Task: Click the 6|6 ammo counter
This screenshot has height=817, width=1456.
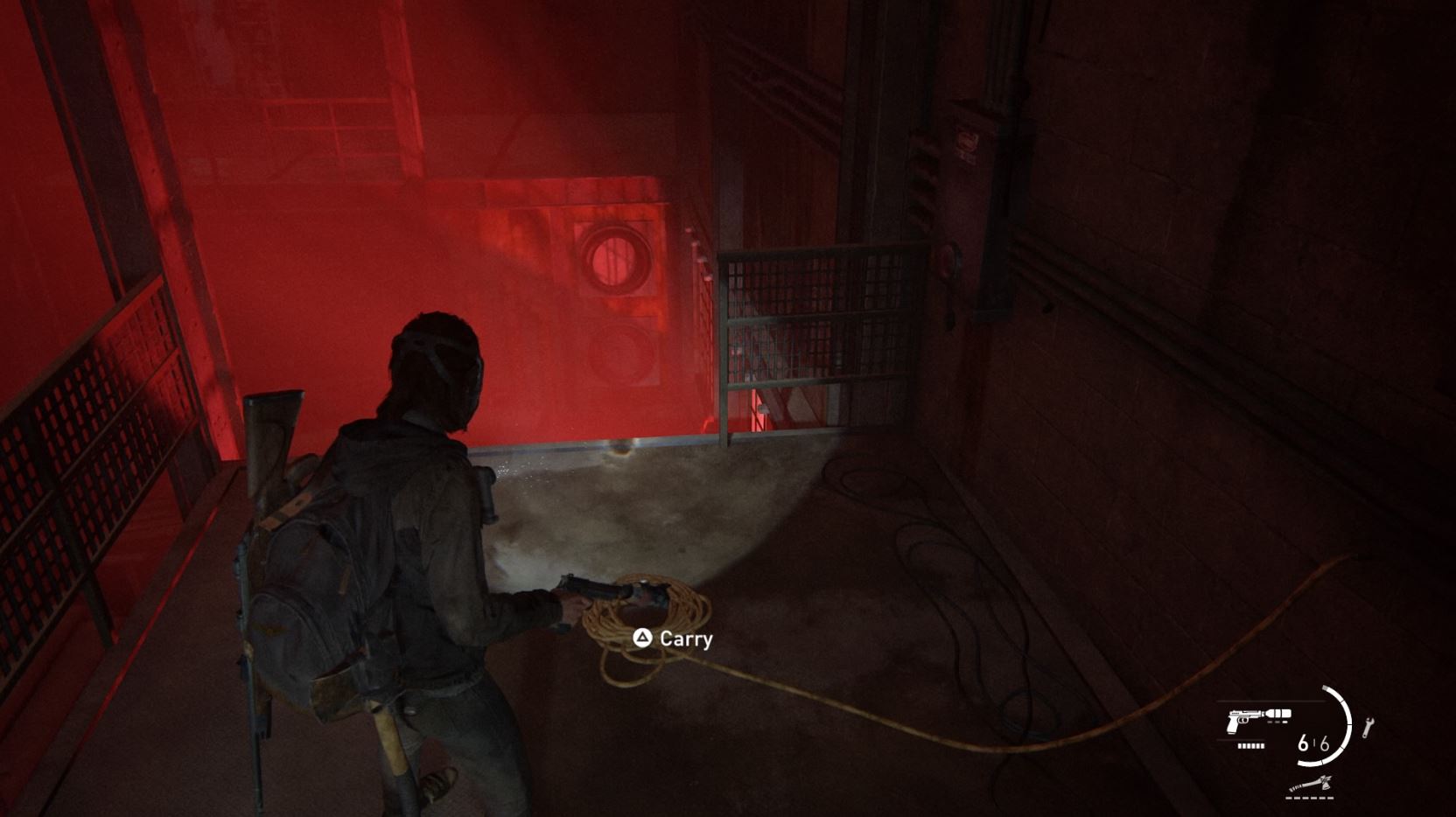Action: coord(1313,744)
